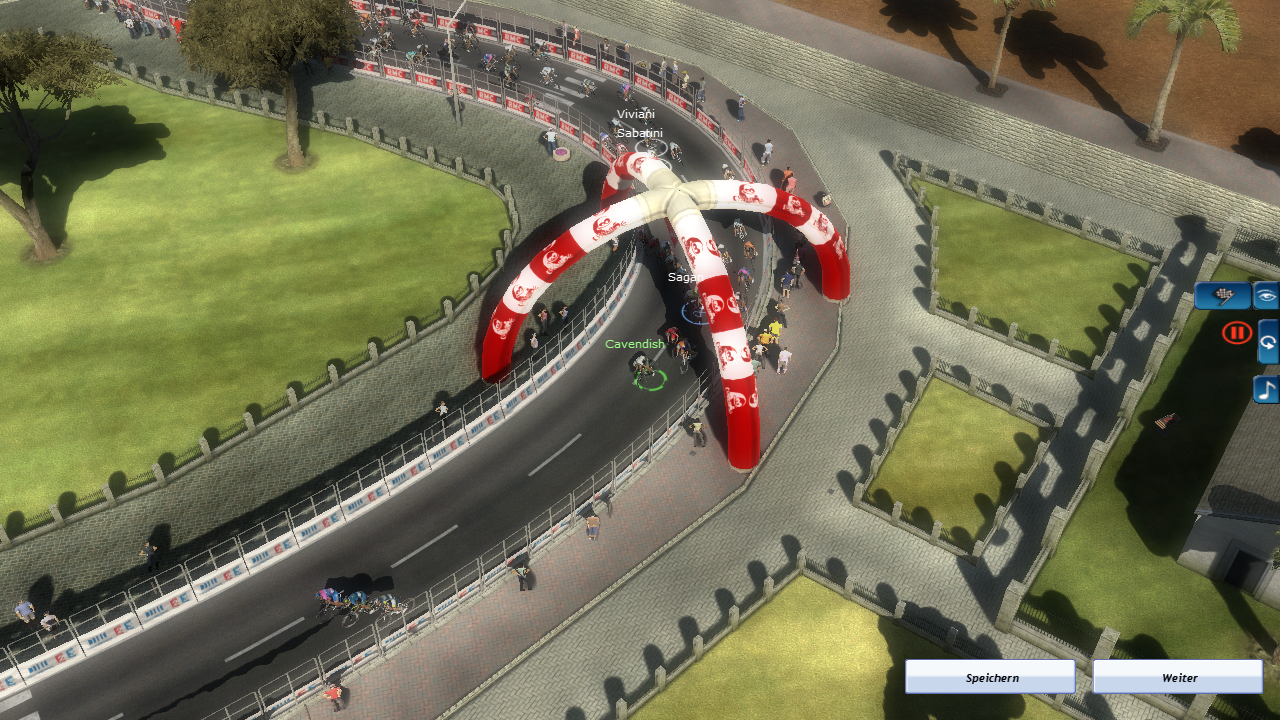This screenshot has height=720, width=1280.
Task: Choose the rider name tag Viviani
Action: (635, 114)
